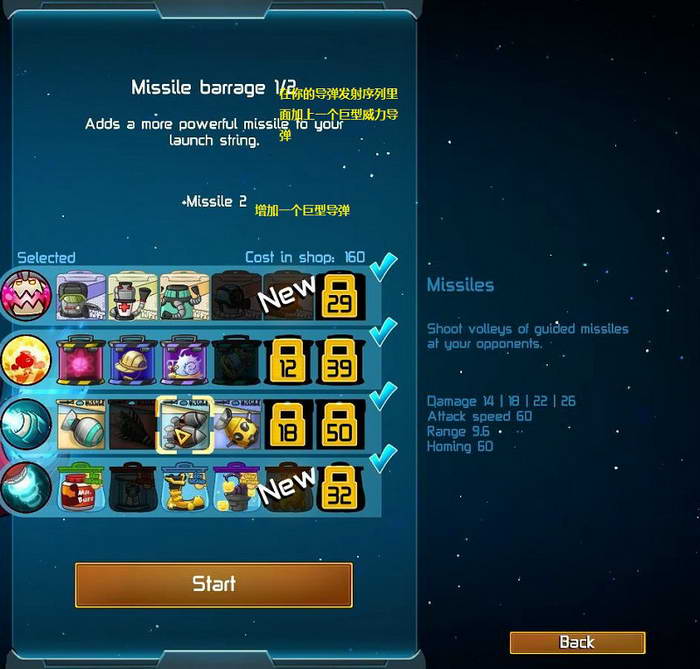Select the highlighted Missile barrage upgrade

185,423
